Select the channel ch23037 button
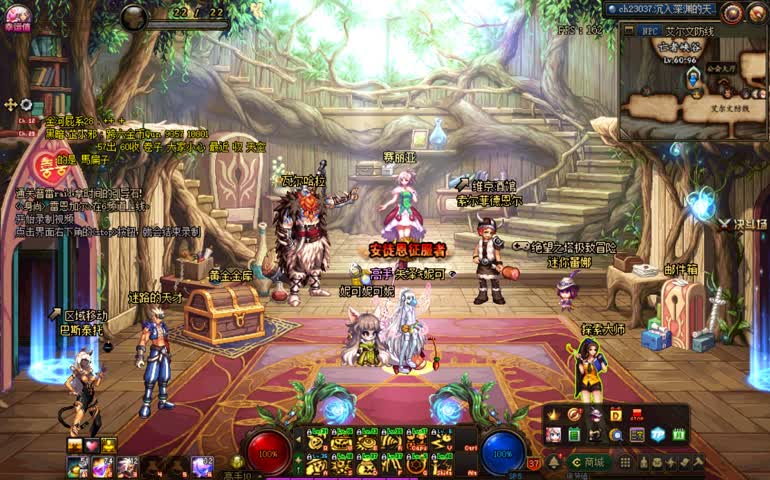The height and width of the screenshot is (480, 770). click(660, 9)
